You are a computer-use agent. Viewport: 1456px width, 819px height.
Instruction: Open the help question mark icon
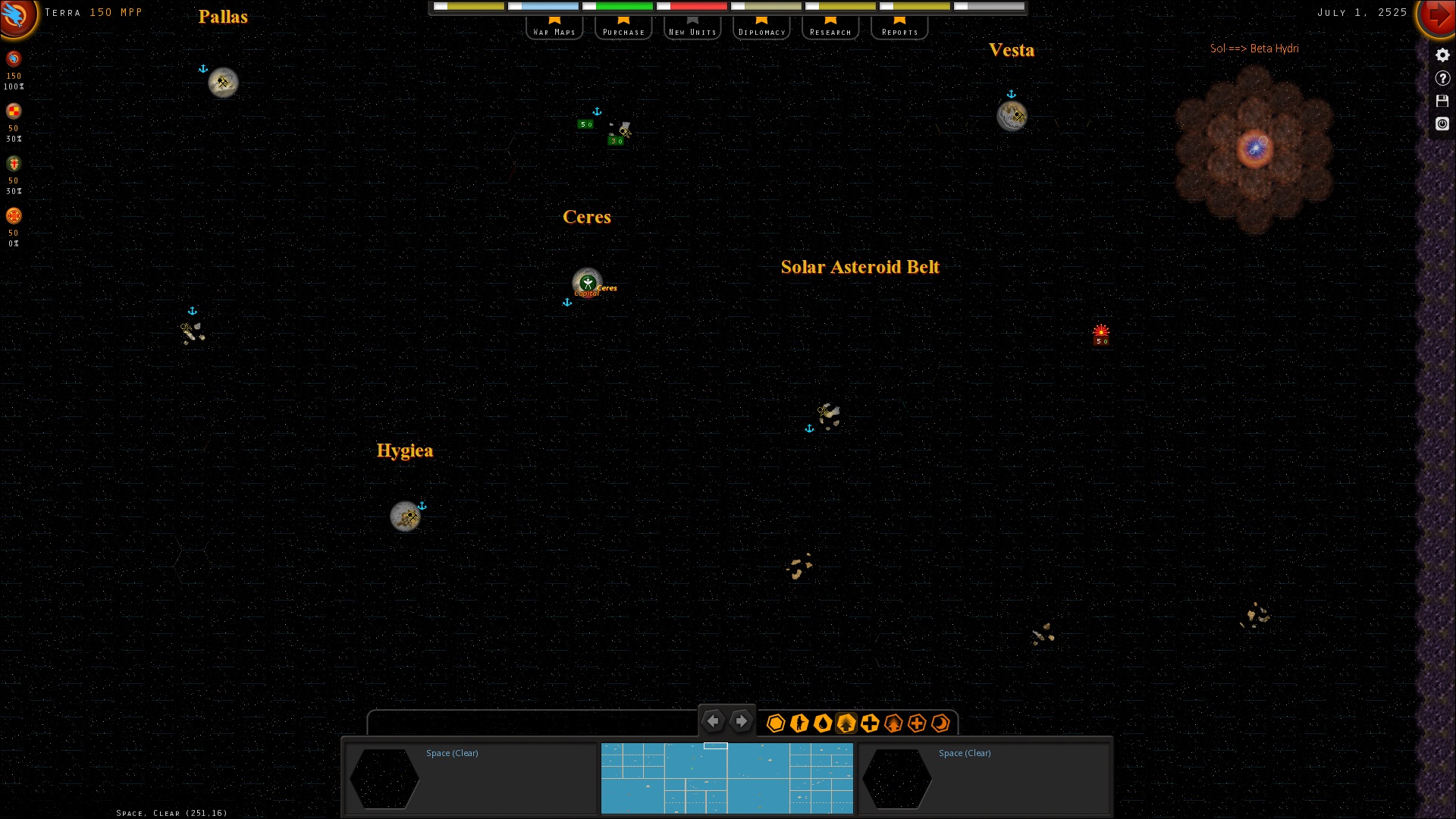tap(1443, 77)
